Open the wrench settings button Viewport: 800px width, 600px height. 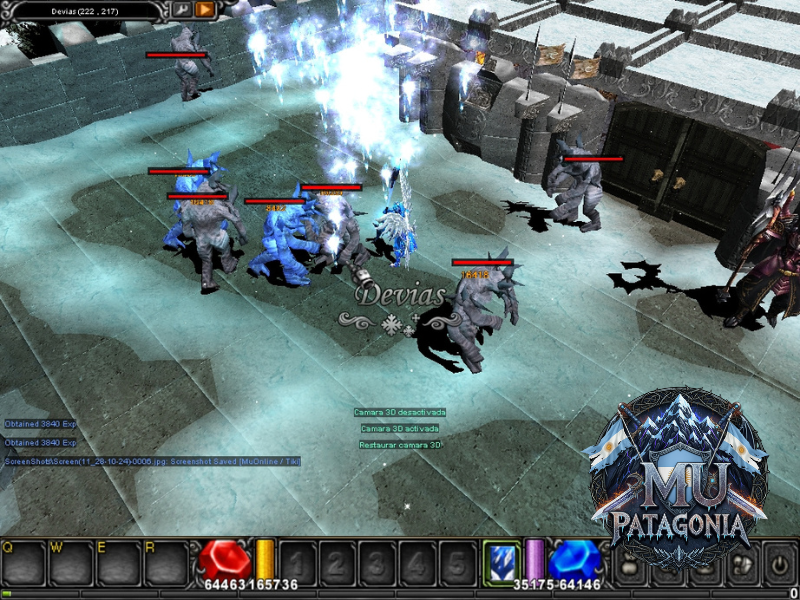[182, 9]
